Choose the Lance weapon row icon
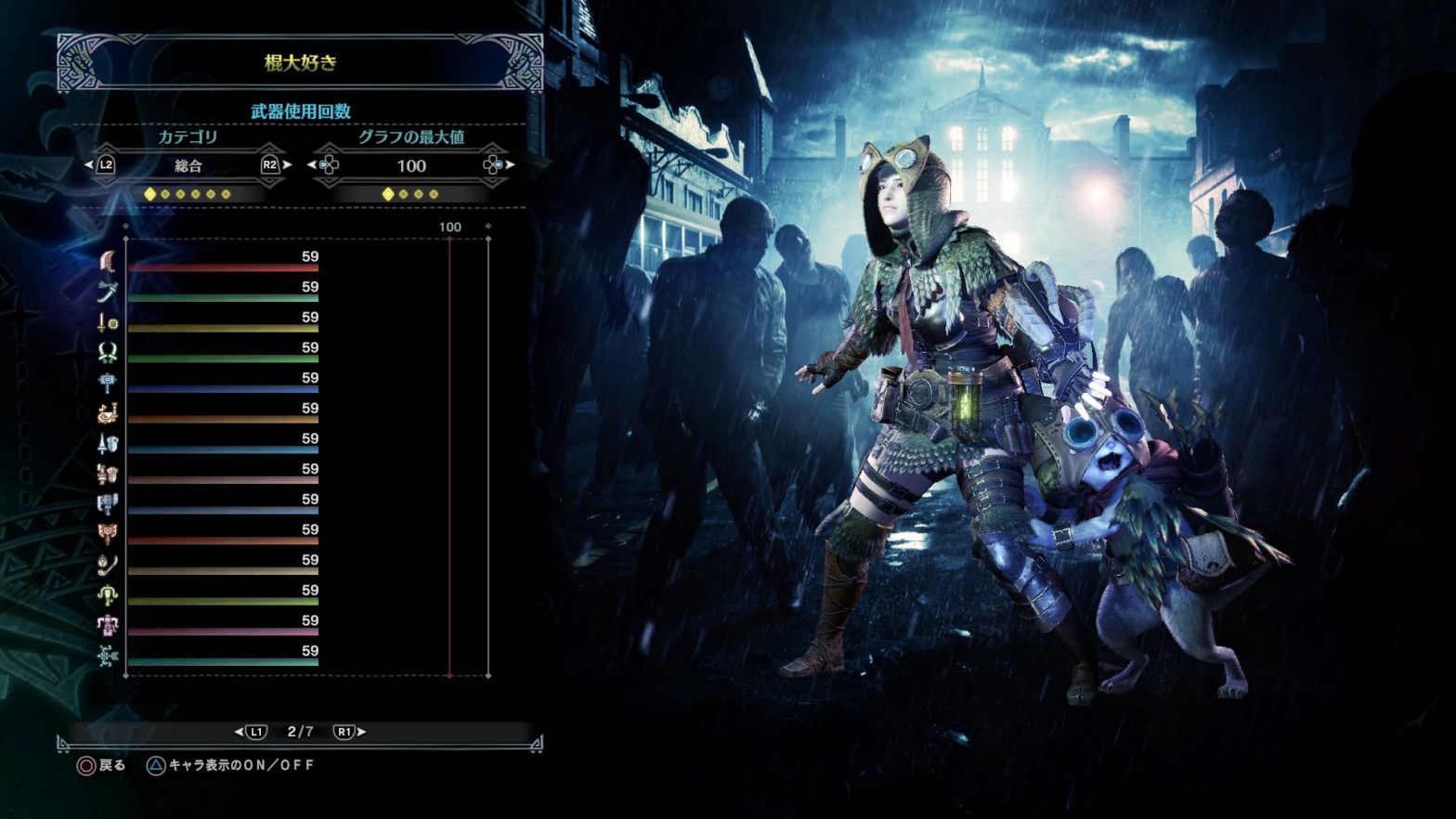Viewport: 1456px width, 819px height. click(108, 444)
